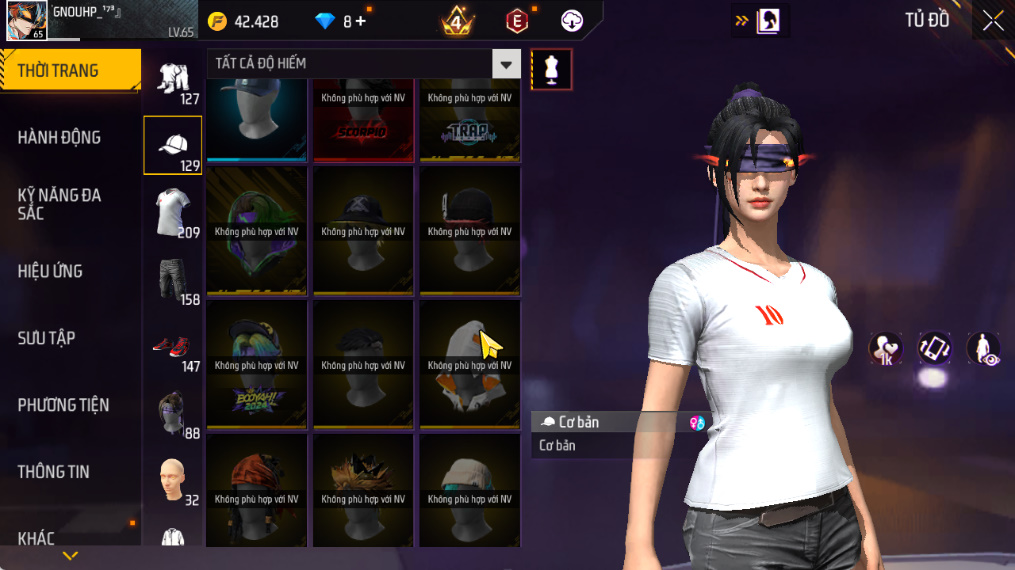Screen dimensions: 1015x570
Task: Open the player profile avatar
Action: [x=25, y=20]
